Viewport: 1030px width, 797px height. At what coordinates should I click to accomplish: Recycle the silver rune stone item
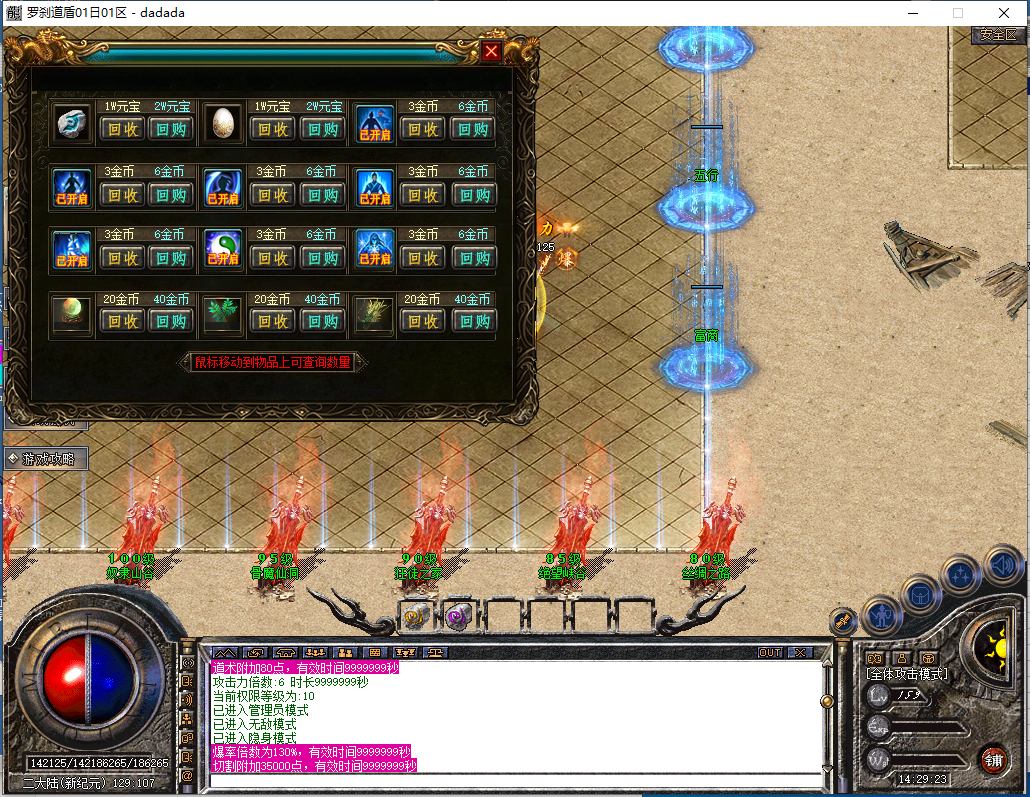pyautogui.click(x=123, y=129)
